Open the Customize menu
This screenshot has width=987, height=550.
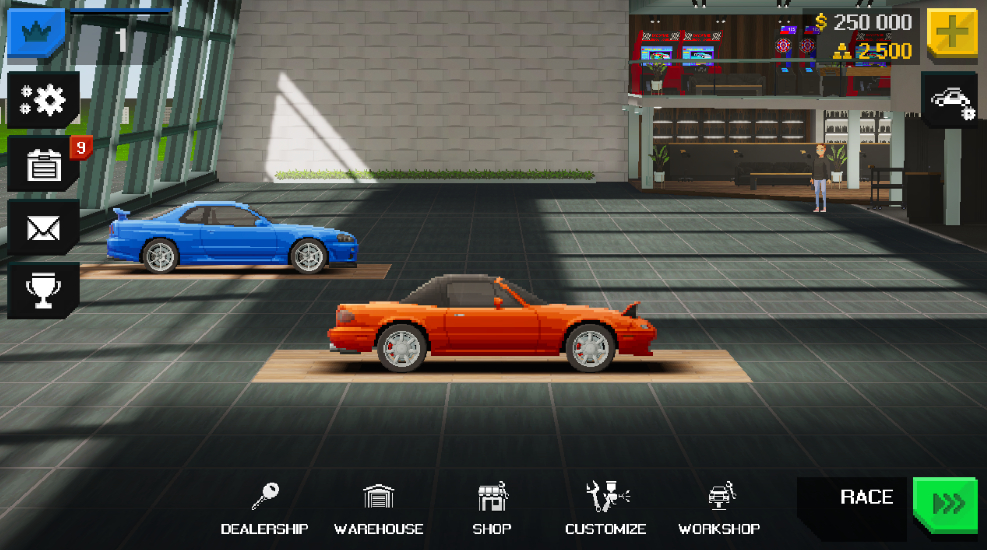click(605, 509)
